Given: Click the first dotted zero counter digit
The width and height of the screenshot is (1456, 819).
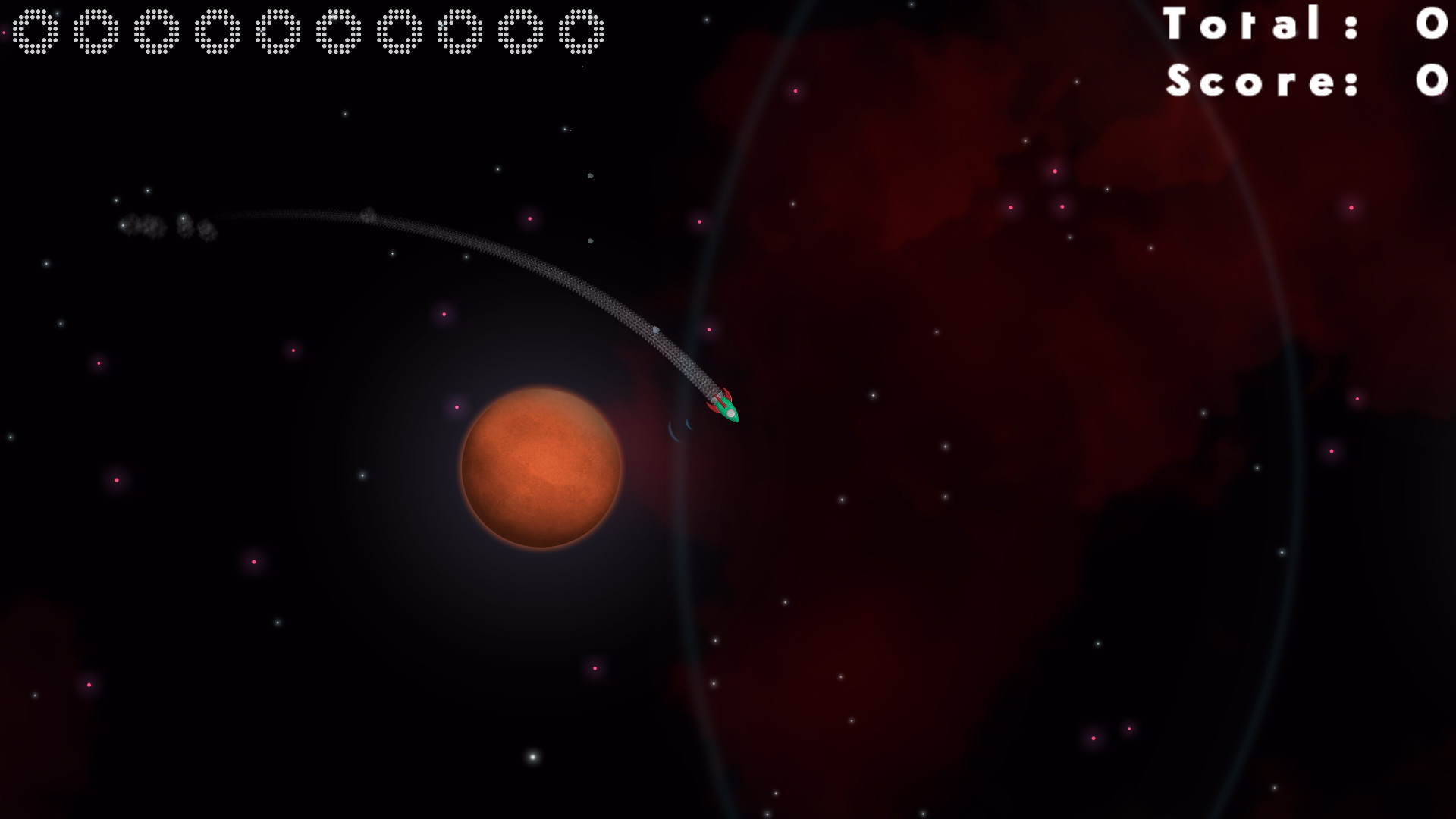Looking at the screenshot, I should [x=34, y=32].
